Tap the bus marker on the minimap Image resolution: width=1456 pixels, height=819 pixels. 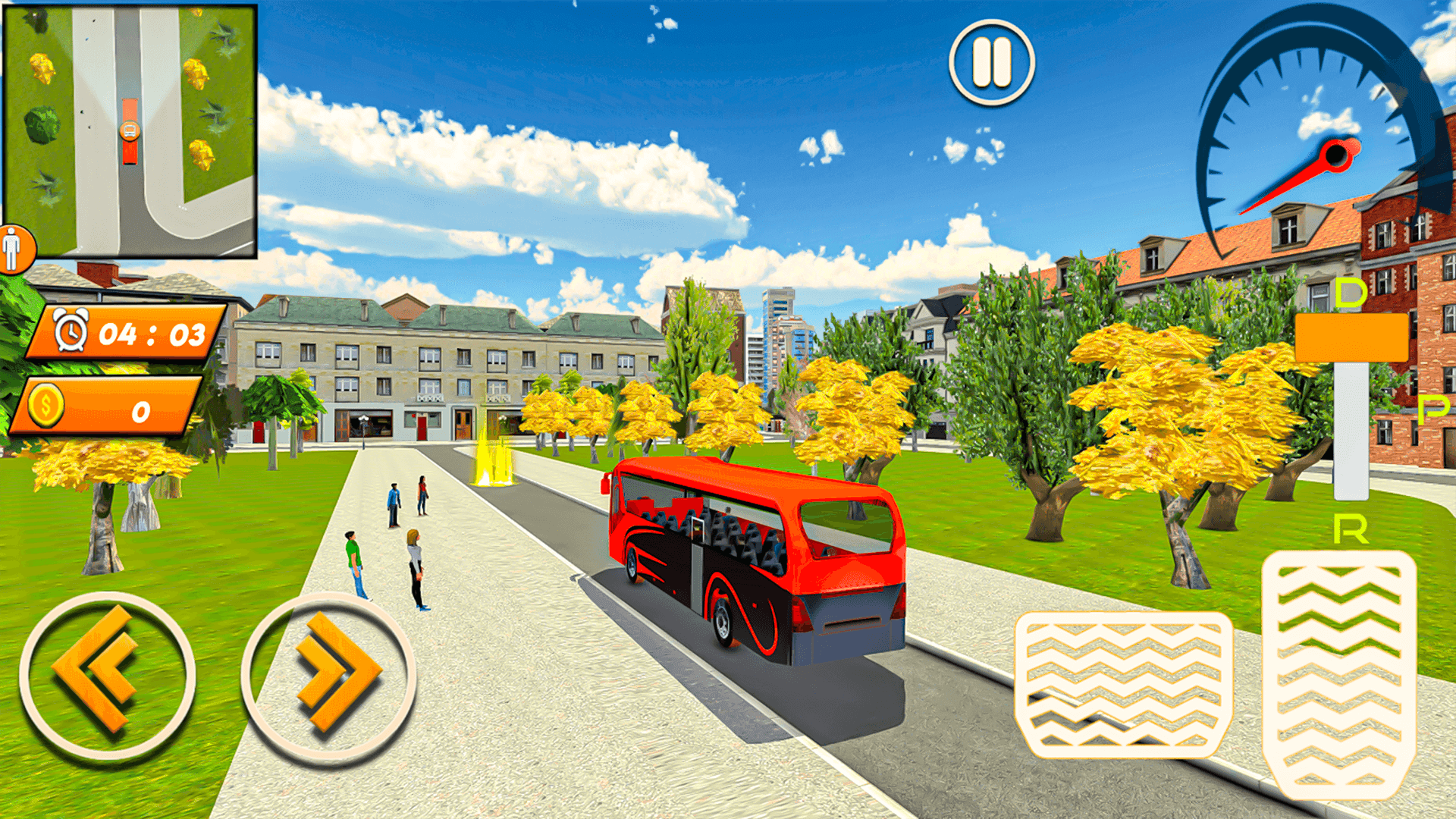pos(129,133)
